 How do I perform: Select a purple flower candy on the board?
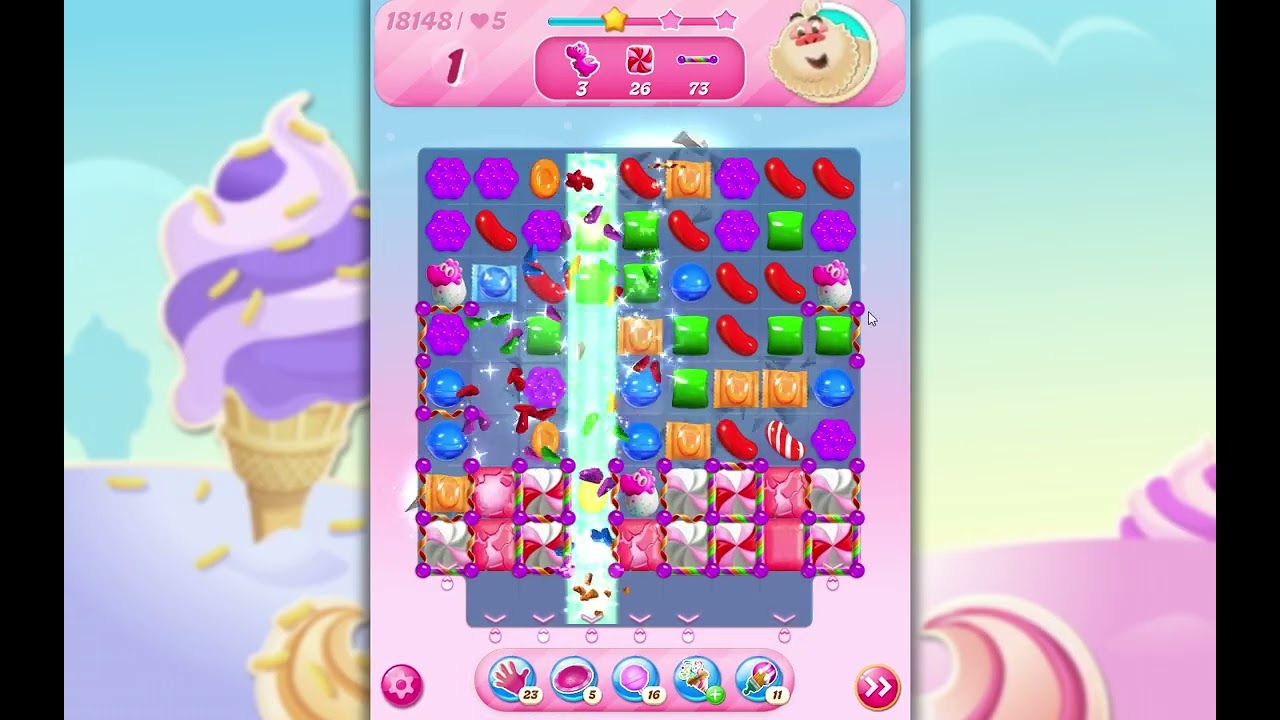click(x=450, y=178)
